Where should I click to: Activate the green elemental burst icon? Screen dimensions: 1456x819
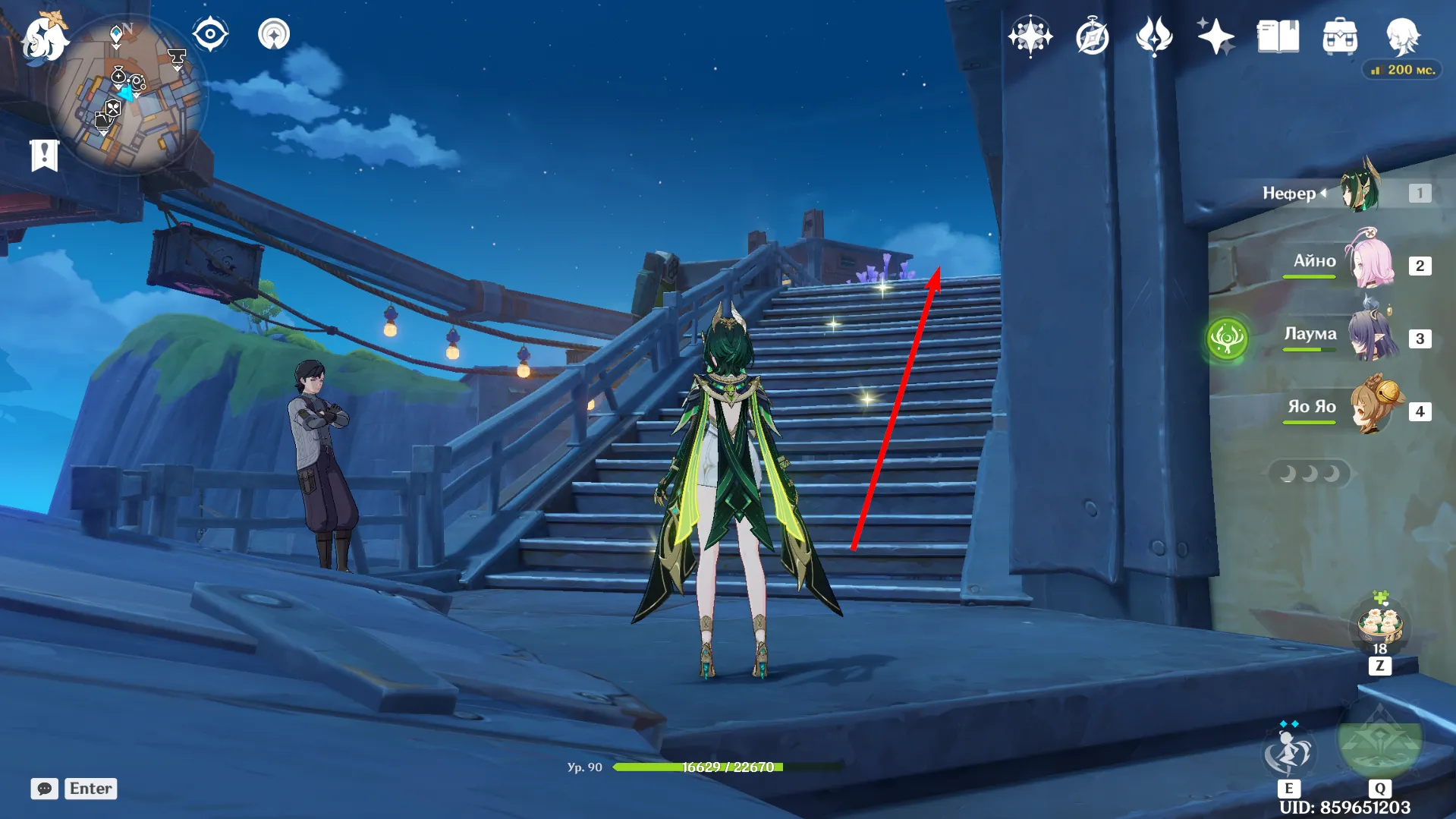click(1379, 744)
